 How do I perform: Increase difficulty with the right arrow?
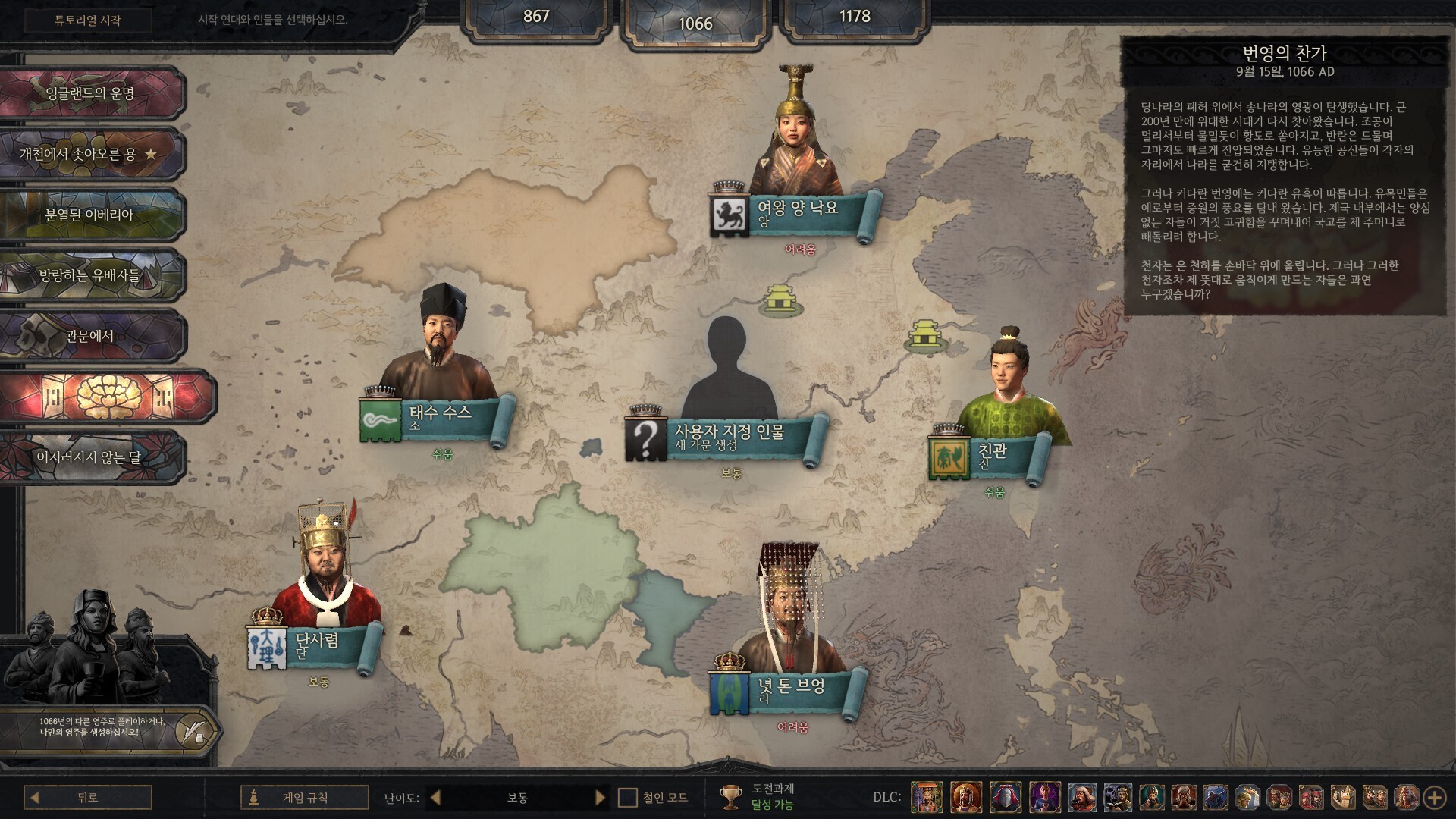(x=600, y=797)
